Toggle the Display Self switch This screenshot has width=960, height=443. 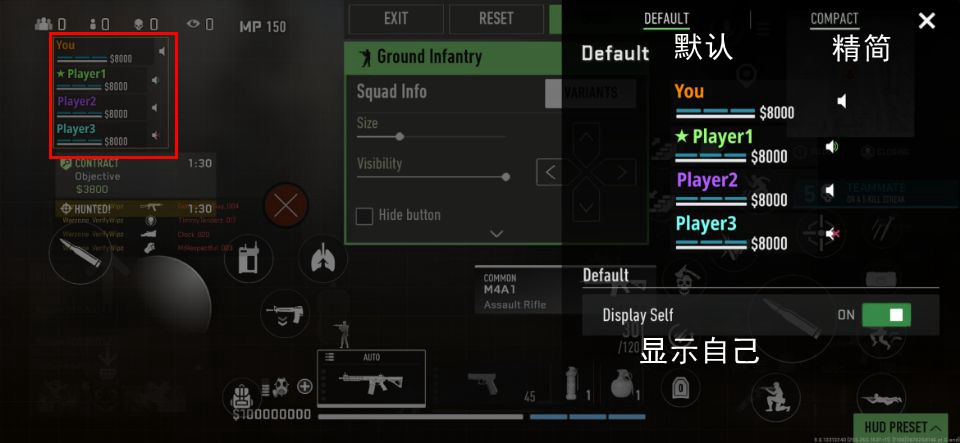pos(886,315)
